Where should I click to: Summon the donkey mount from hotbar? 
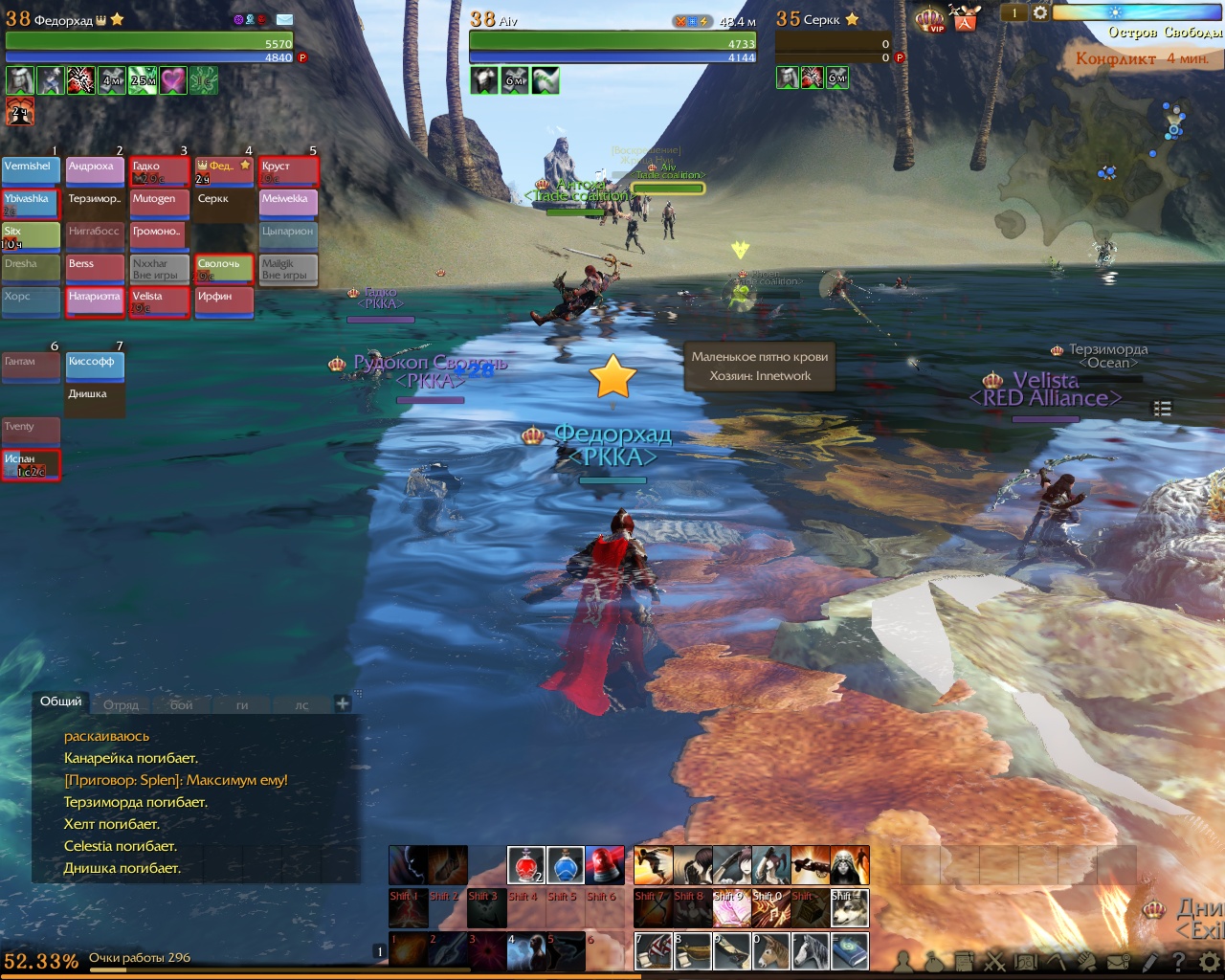point(771,950)
